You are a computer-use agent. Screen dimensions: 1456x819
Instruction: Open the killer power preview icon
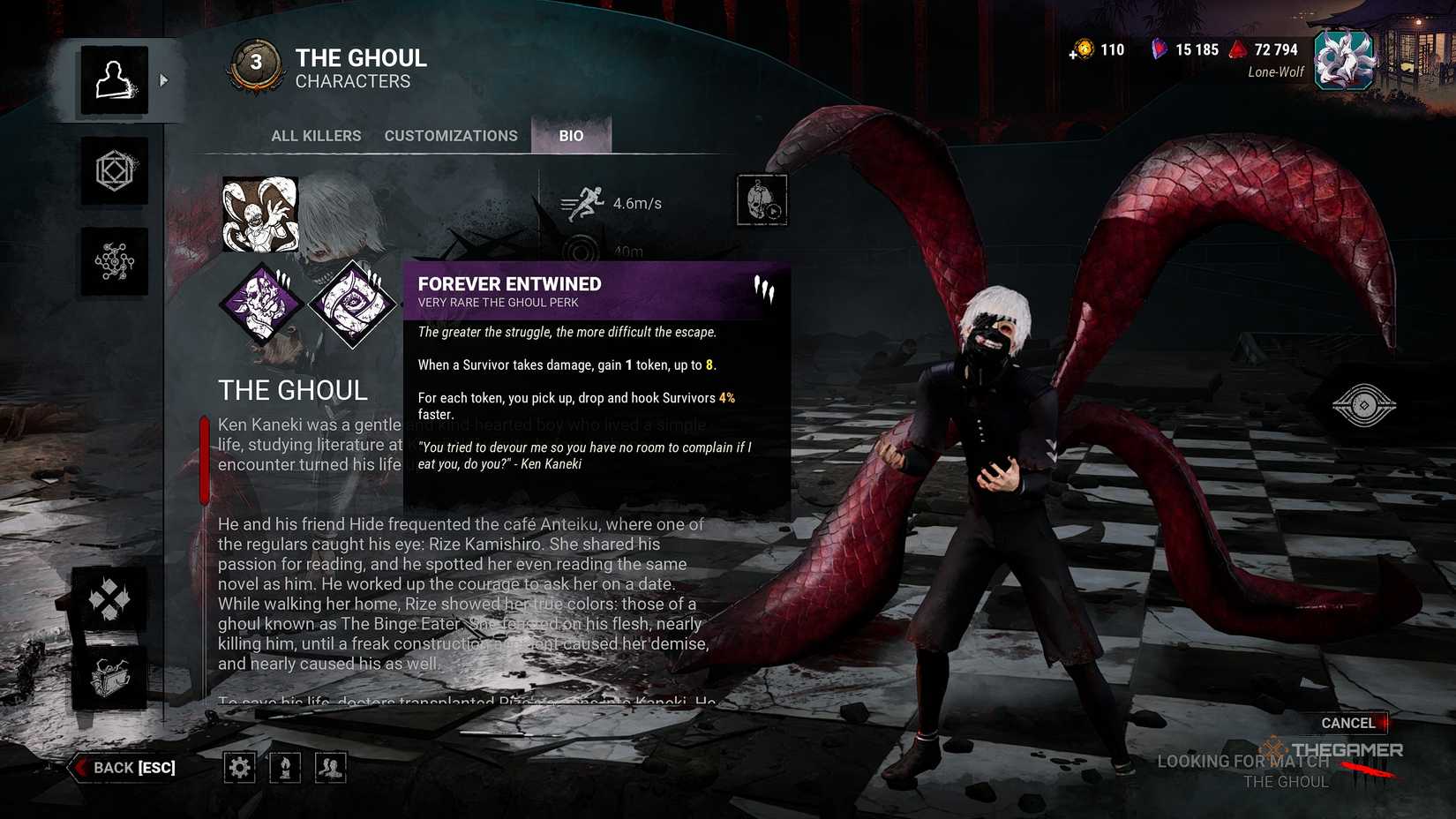(x=761, y=200)
